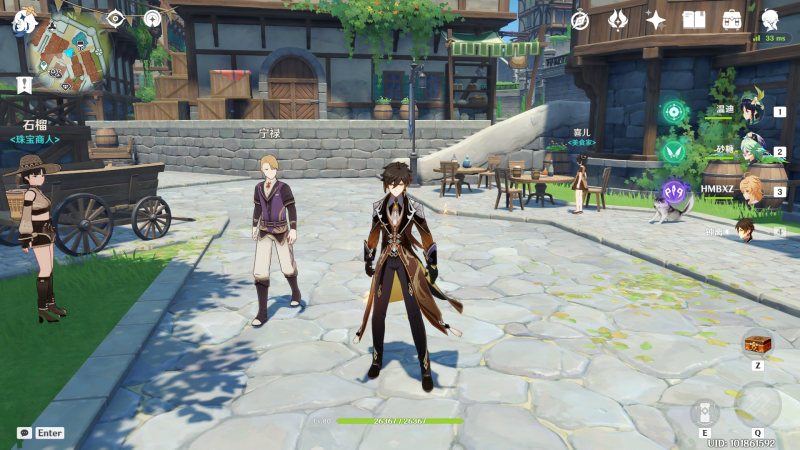800x450 pixels.
Task: Open the Wish four-pointed star icon
Action: click(656, 20)
